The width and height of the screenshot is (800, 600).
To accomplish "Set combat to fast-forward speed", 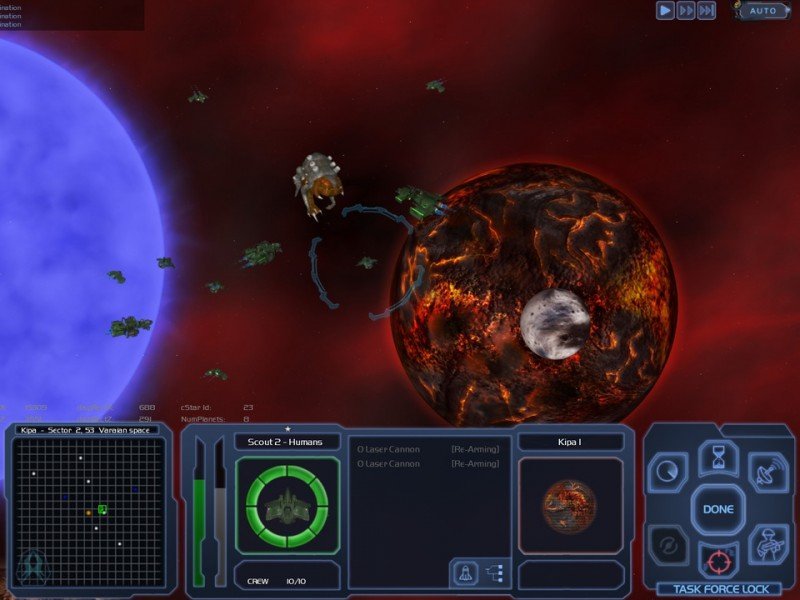I will pos(686,10).
